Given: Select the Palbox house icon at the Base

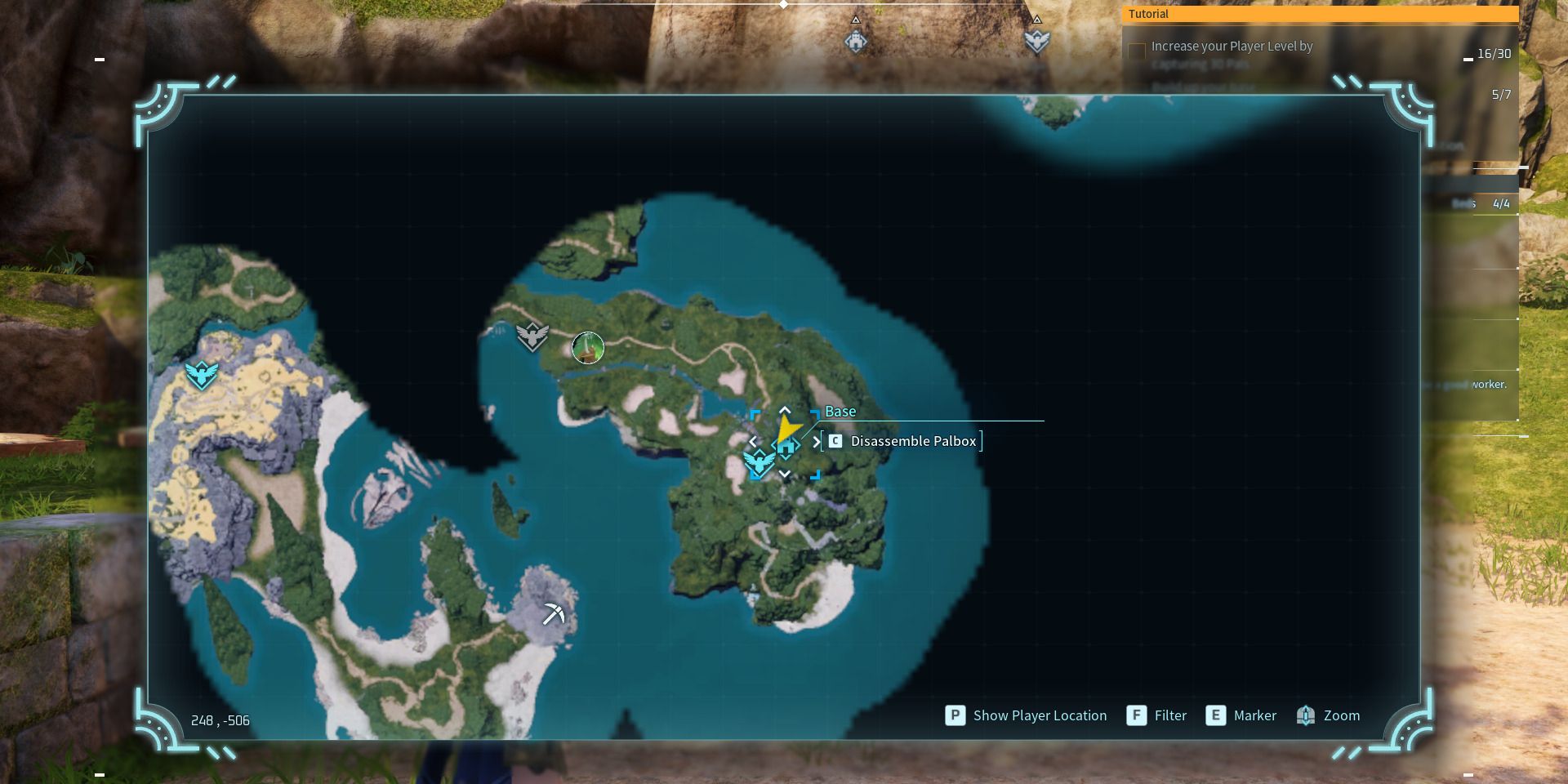Looking at the screenshot, I should click(x=786, y=446).
